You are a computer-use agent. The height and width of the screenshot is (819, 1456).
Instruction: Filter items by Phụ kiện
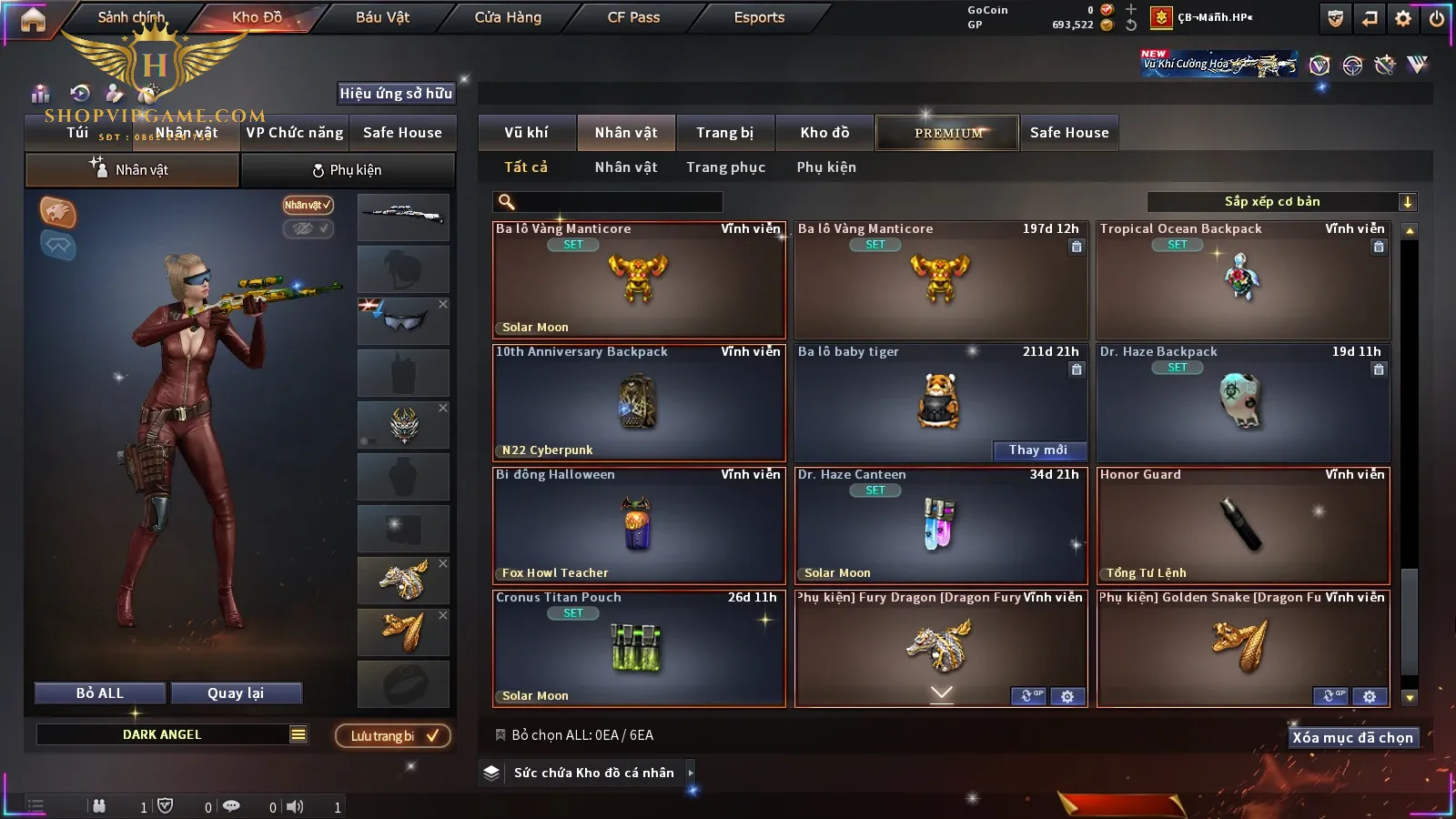(x=826, y=167)
